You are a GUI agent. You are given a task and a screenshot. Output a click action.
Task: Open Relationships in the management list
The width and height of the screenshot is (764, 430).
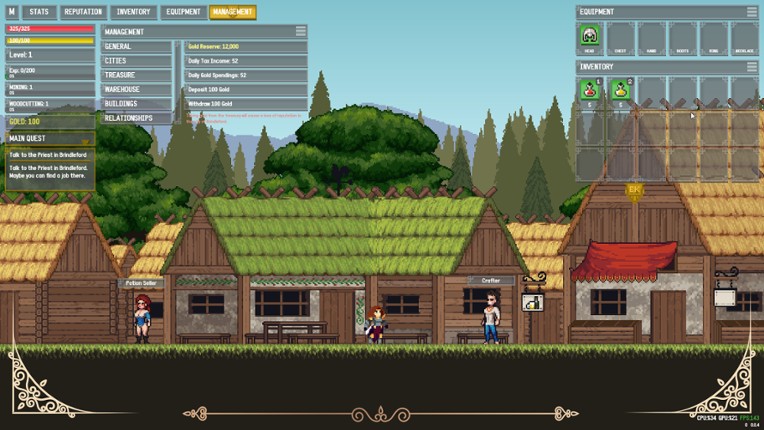[x=138, y=118]
